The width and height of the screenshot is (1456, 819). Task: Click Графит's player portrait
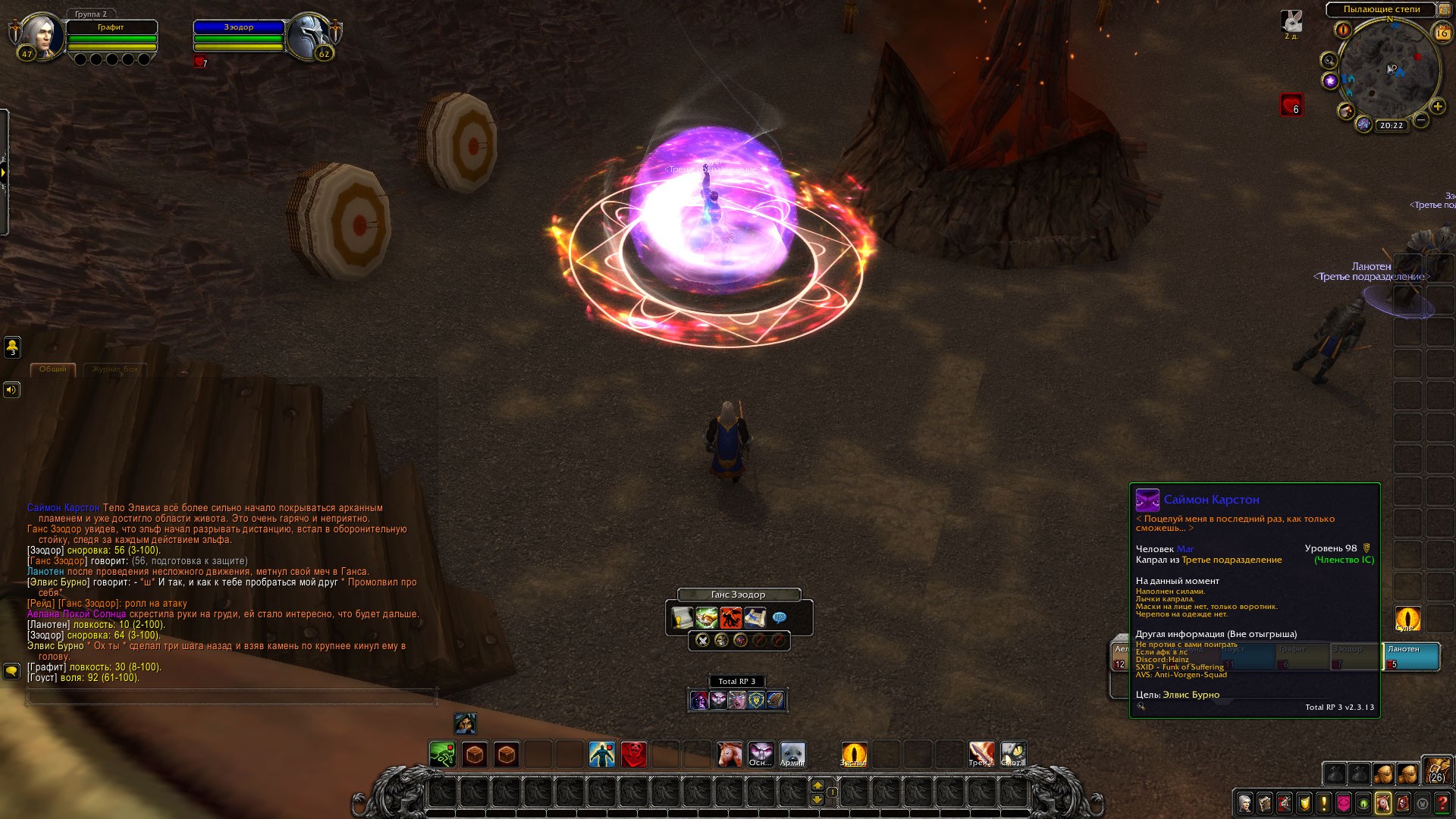coord(39,36)
